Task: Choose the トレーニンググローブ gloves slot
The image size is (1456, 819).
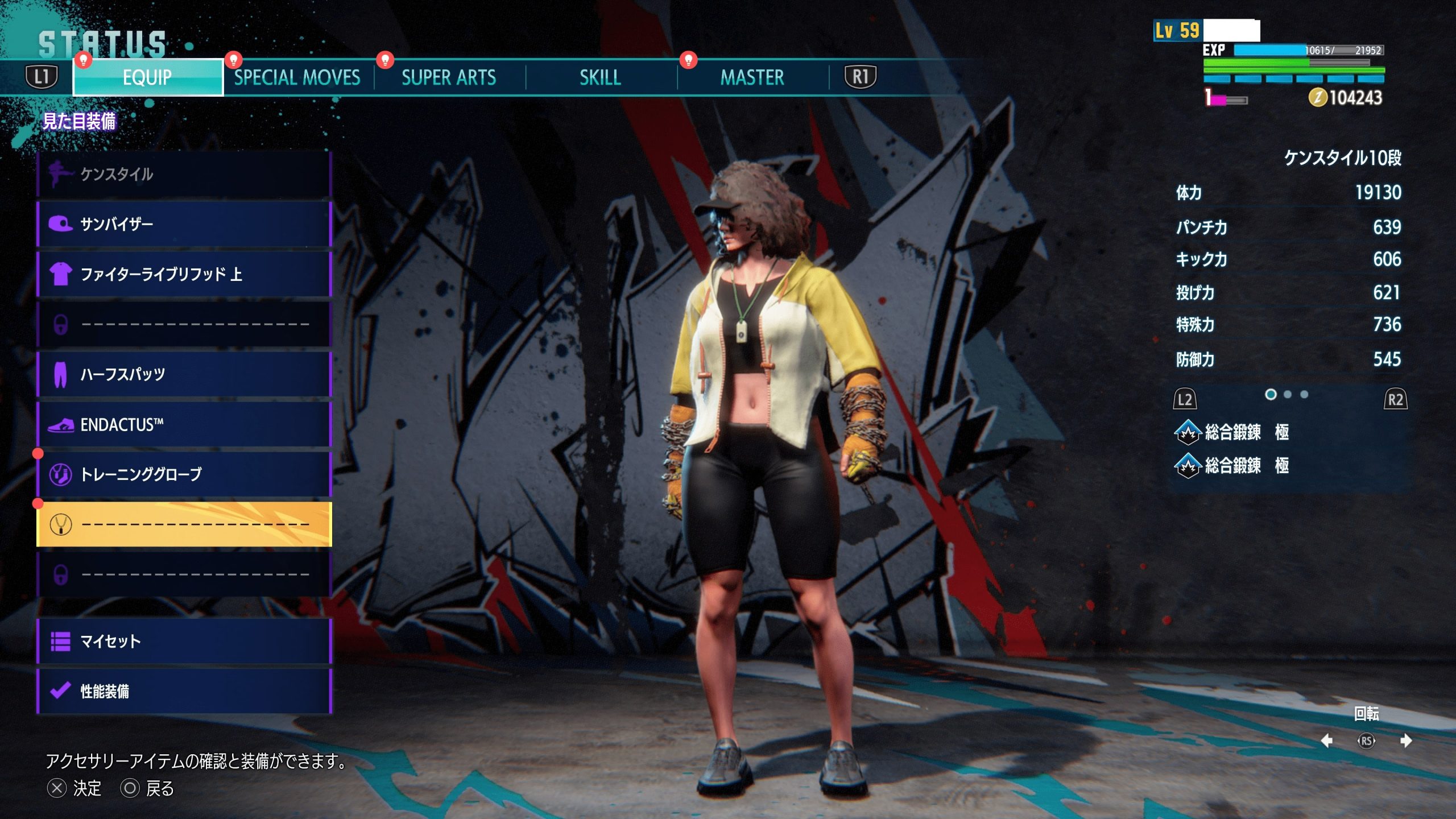Action: [x=184, y=474]
